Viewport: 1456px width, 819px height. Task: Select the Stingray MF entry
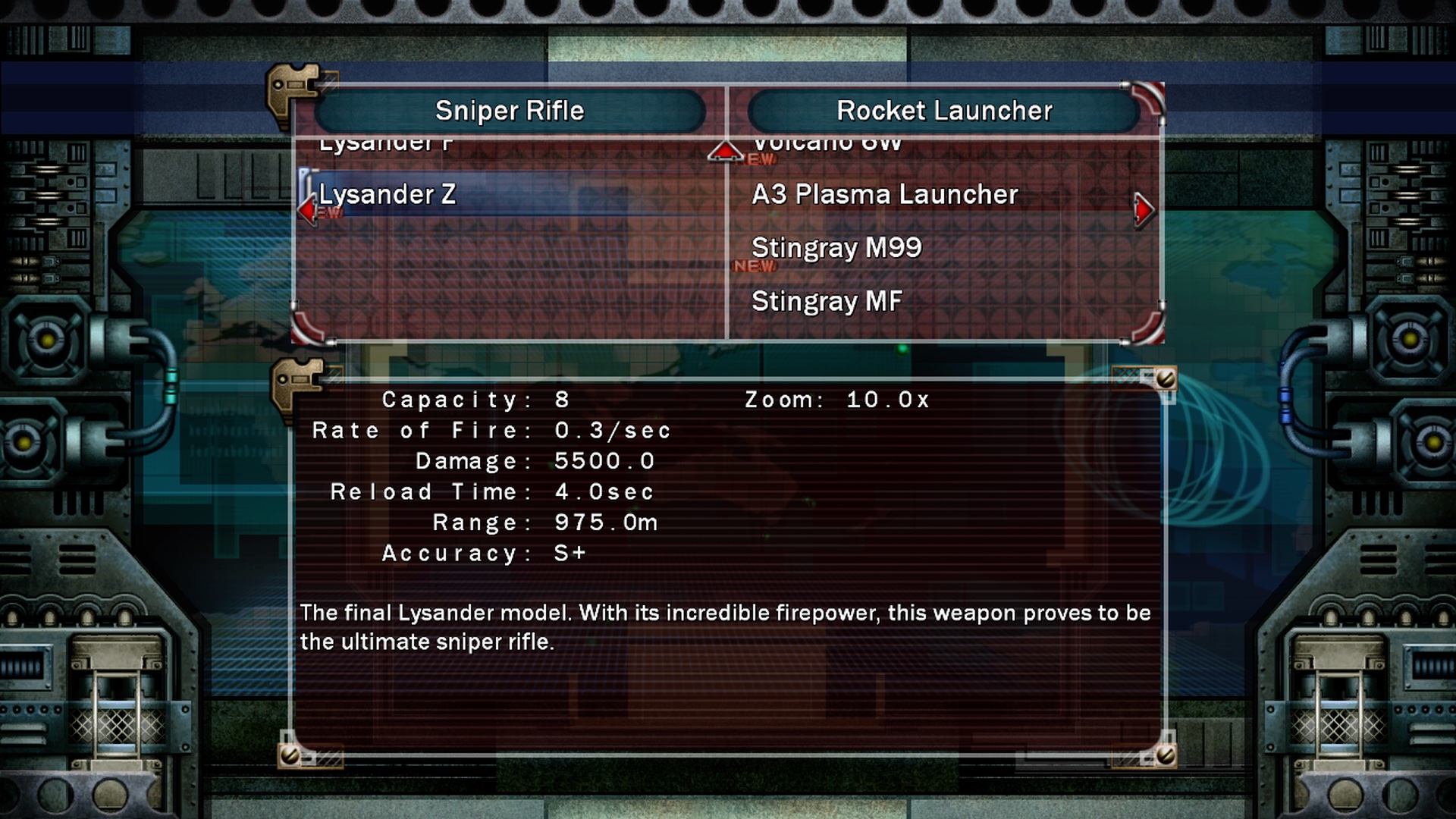tap(827, 301)
